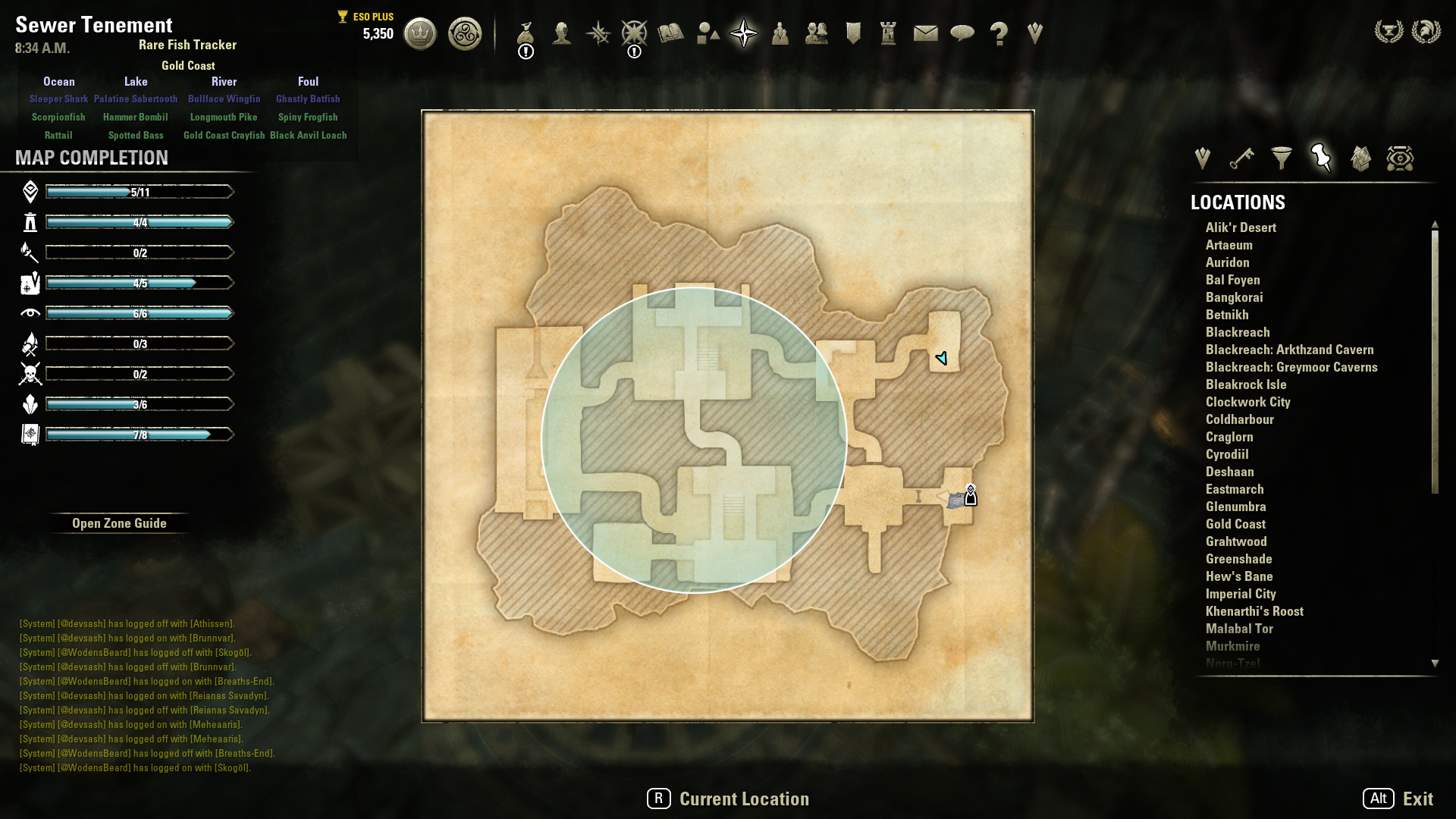Click the Locations list scroll-down arrow

coord(1435,664)
